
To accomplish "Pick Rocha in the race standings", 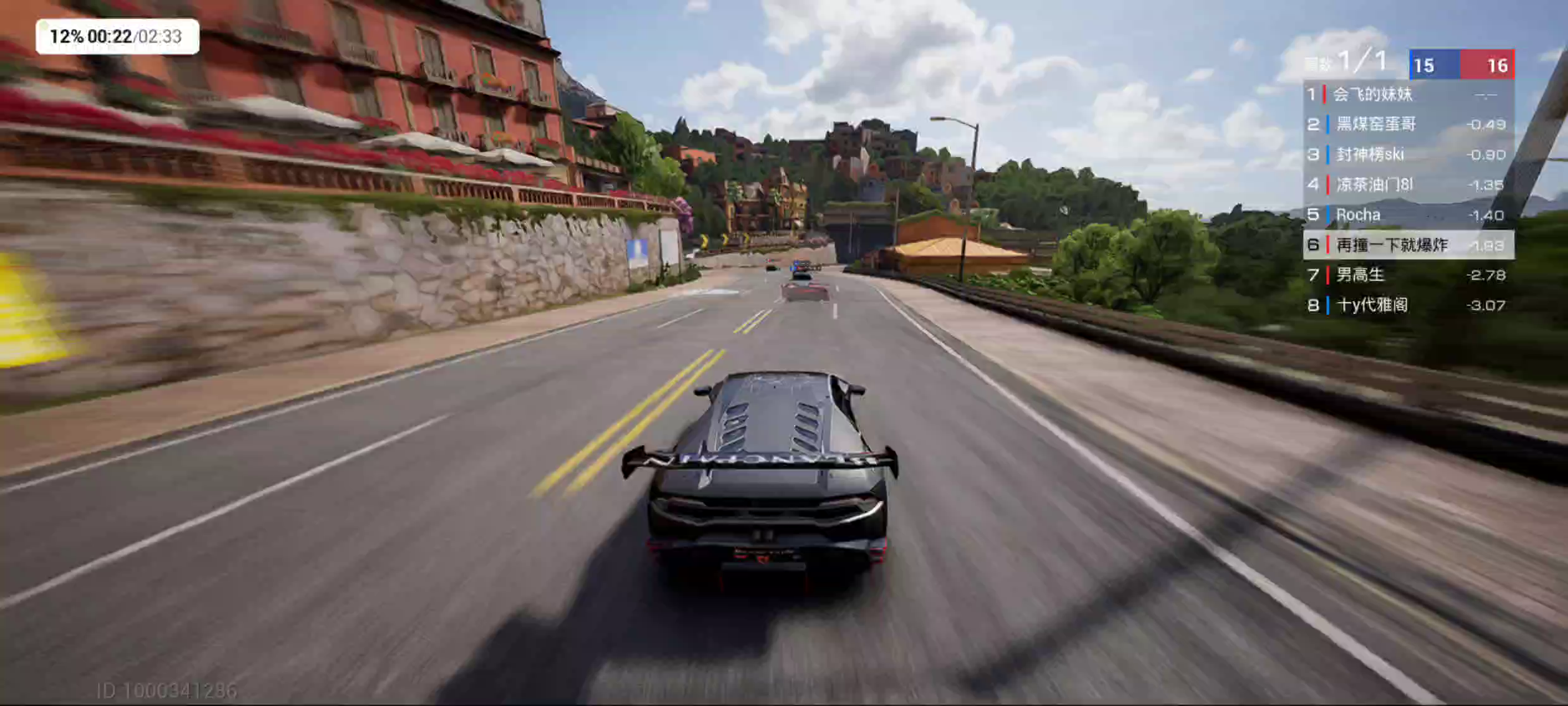I will (1407, 215).
